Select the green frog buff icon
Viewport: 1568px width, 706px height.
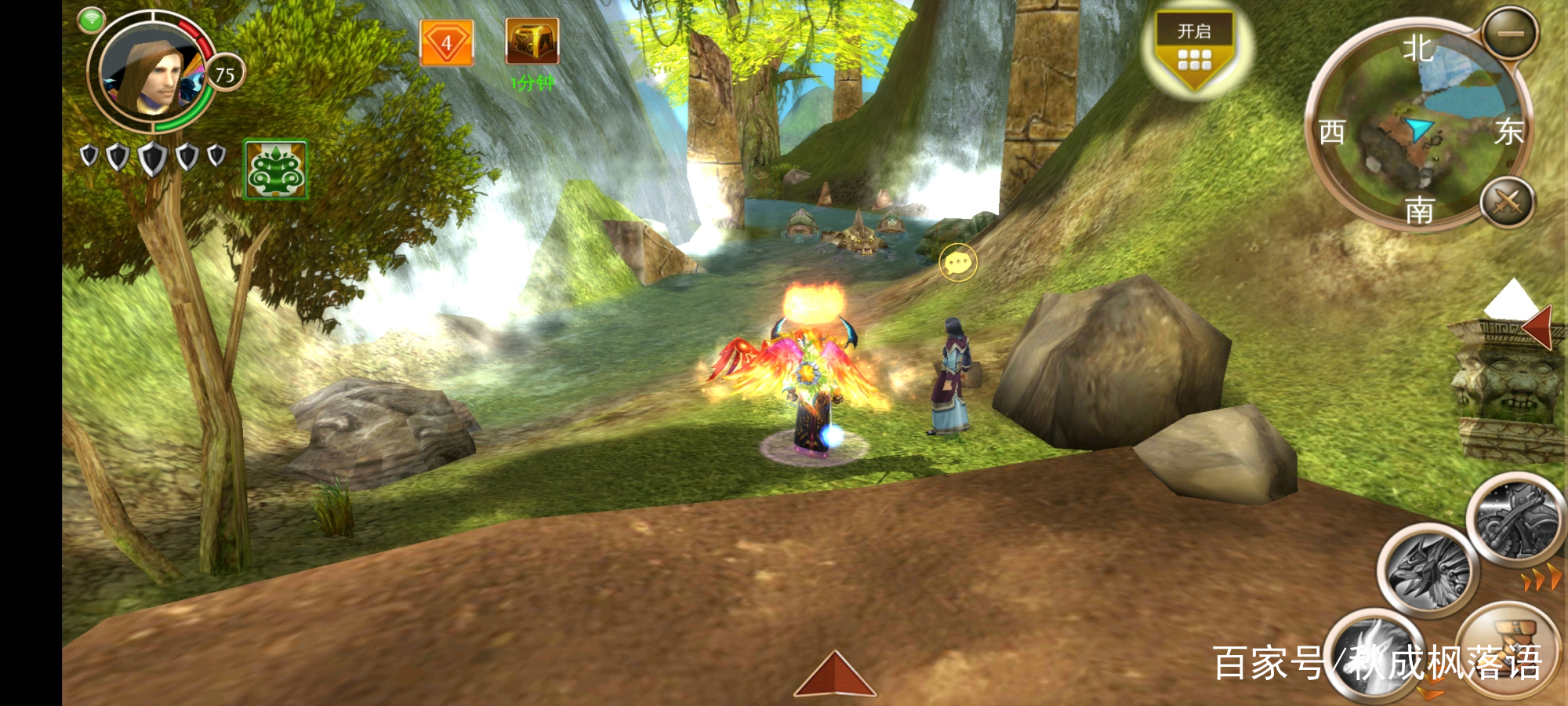tap(275, 169)
